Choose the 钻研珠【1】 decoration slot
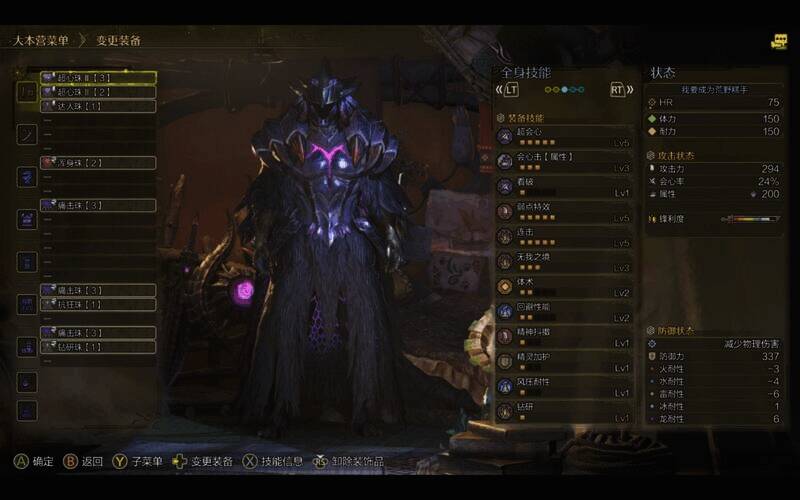Screen dimensions: 800x500 click(x=97, y=346)
